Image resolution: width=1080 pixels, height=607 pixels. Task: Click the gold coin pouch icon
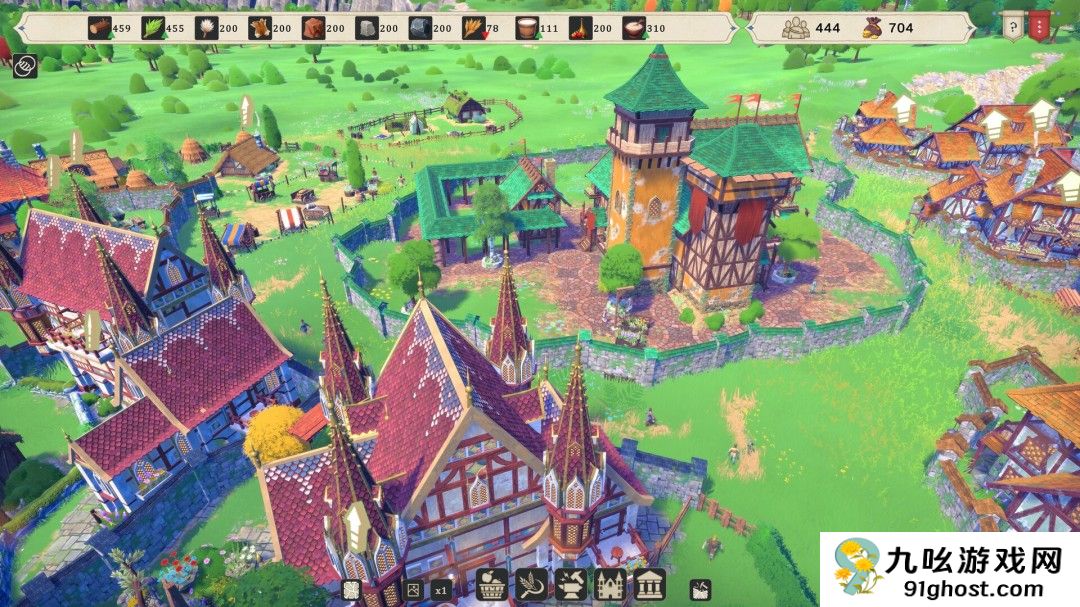(x=872, y=28)
